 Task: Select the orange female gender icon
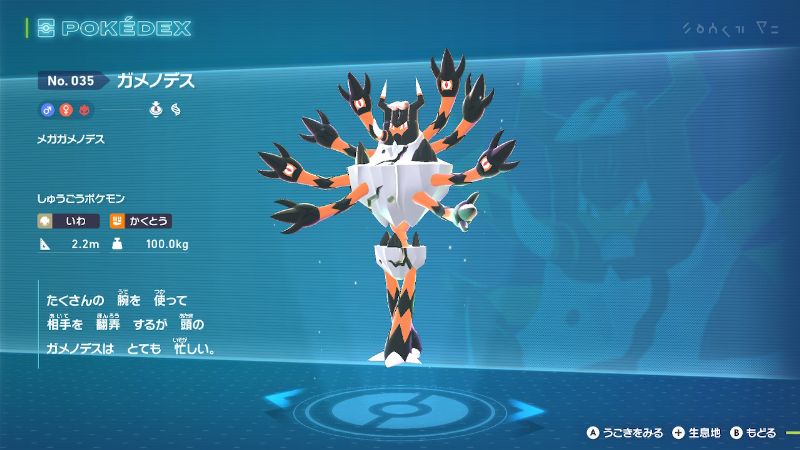65,109
